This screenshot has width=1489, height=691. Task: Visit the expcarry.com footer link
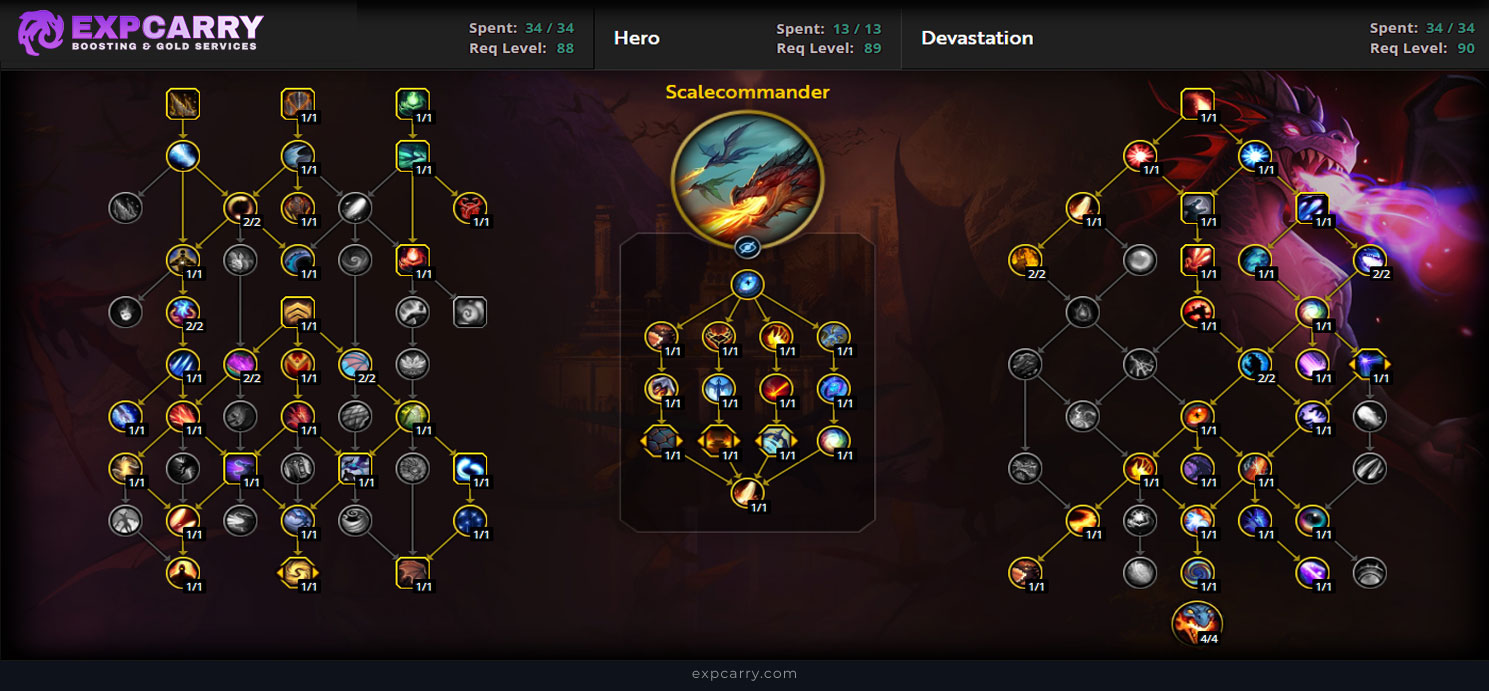click(x=744, y=673)
